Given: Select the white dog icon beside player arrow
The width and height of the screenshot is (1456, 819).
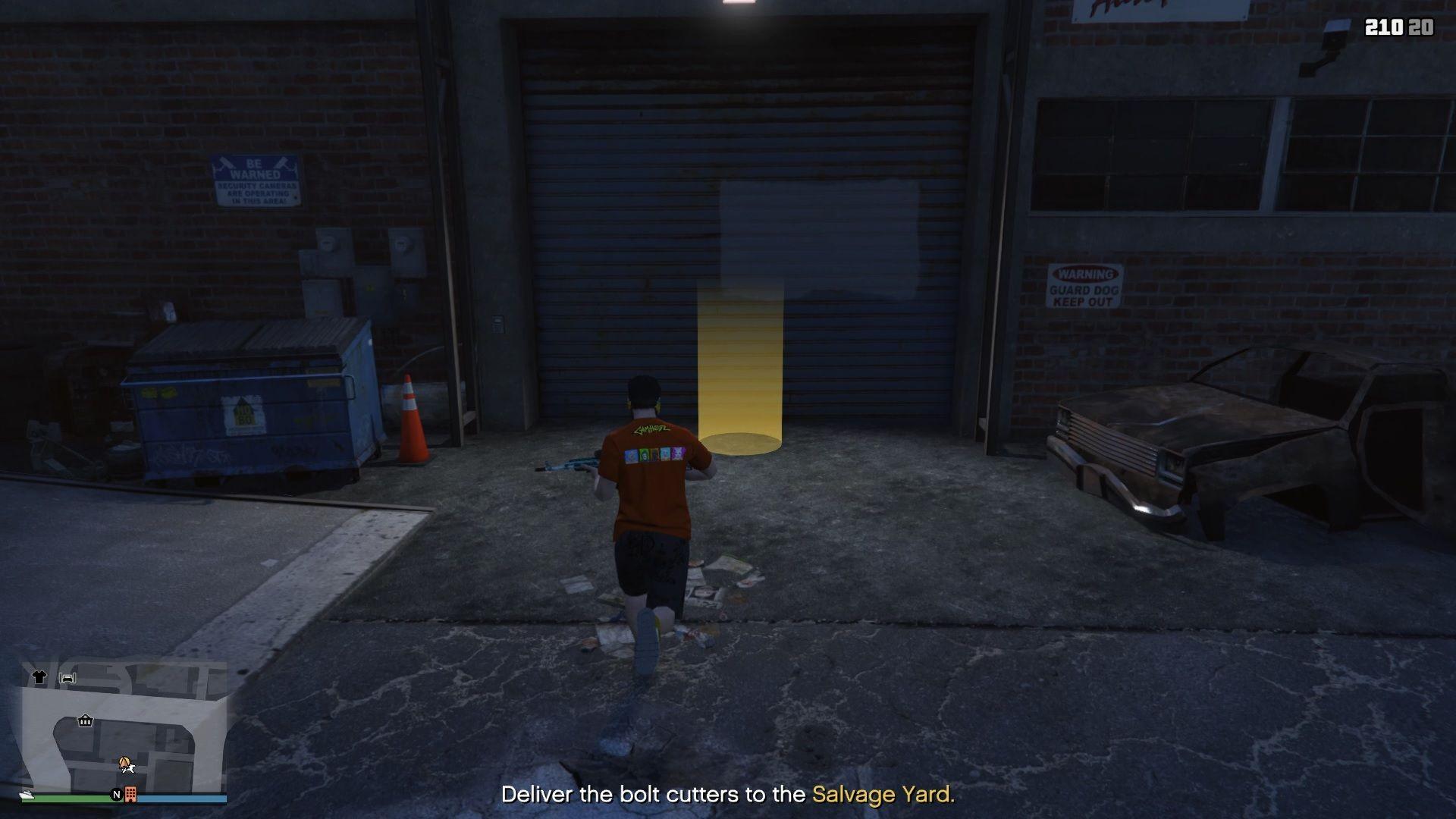Looking at the screenshot, I should (130, 769).
